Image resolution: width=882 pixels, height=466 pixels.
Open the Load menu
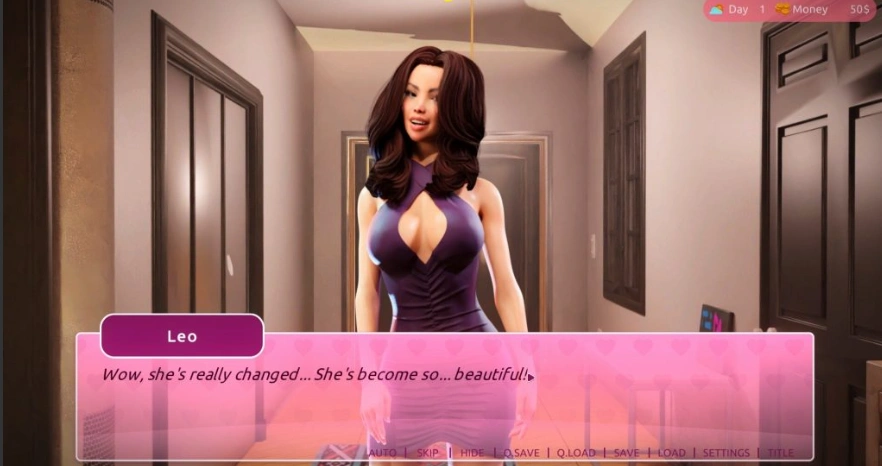tap(672, 453)
